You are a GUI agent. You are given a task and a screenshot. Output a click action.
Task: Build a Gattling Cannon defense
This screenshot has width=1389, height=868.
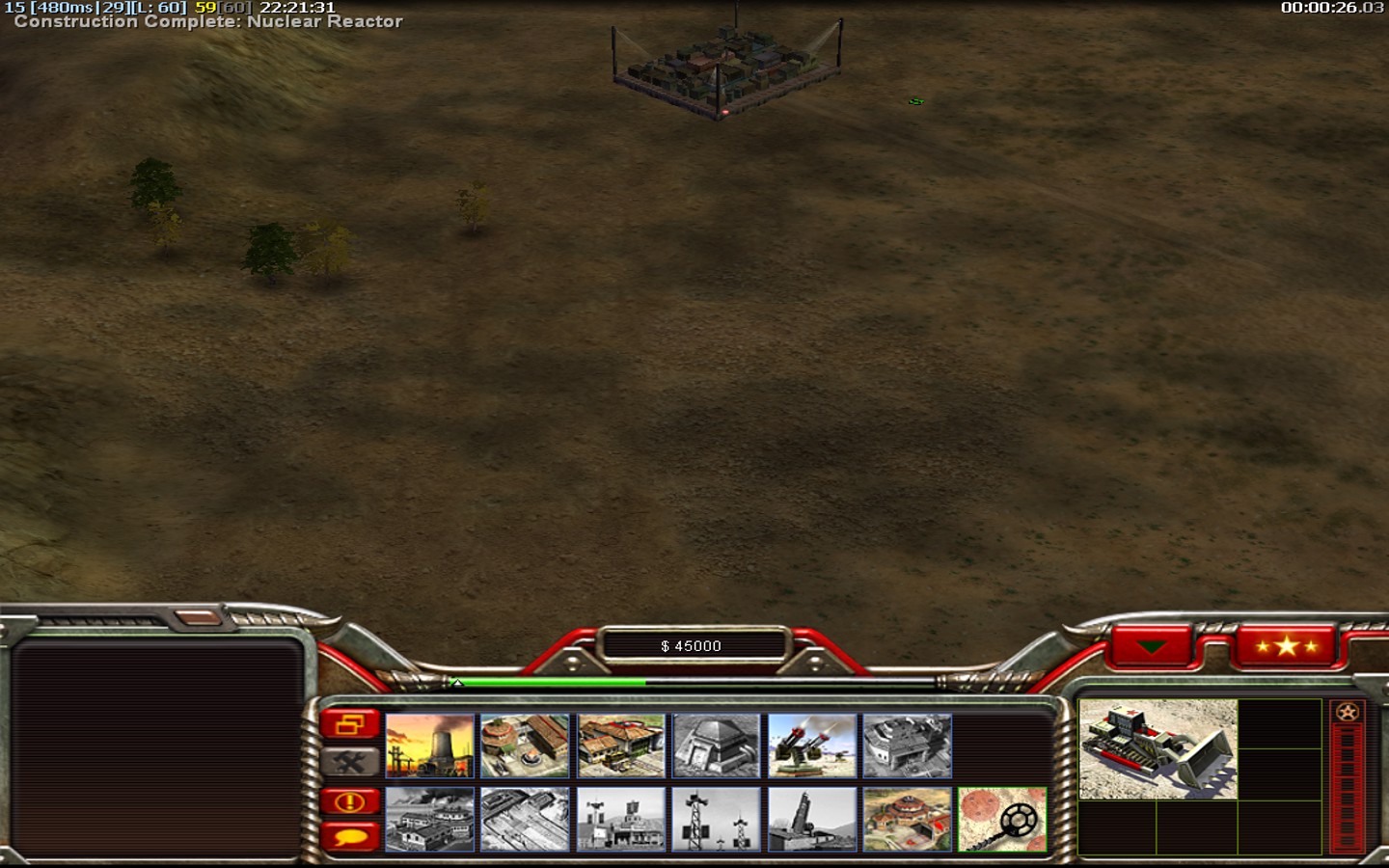(x=812, y=746)
